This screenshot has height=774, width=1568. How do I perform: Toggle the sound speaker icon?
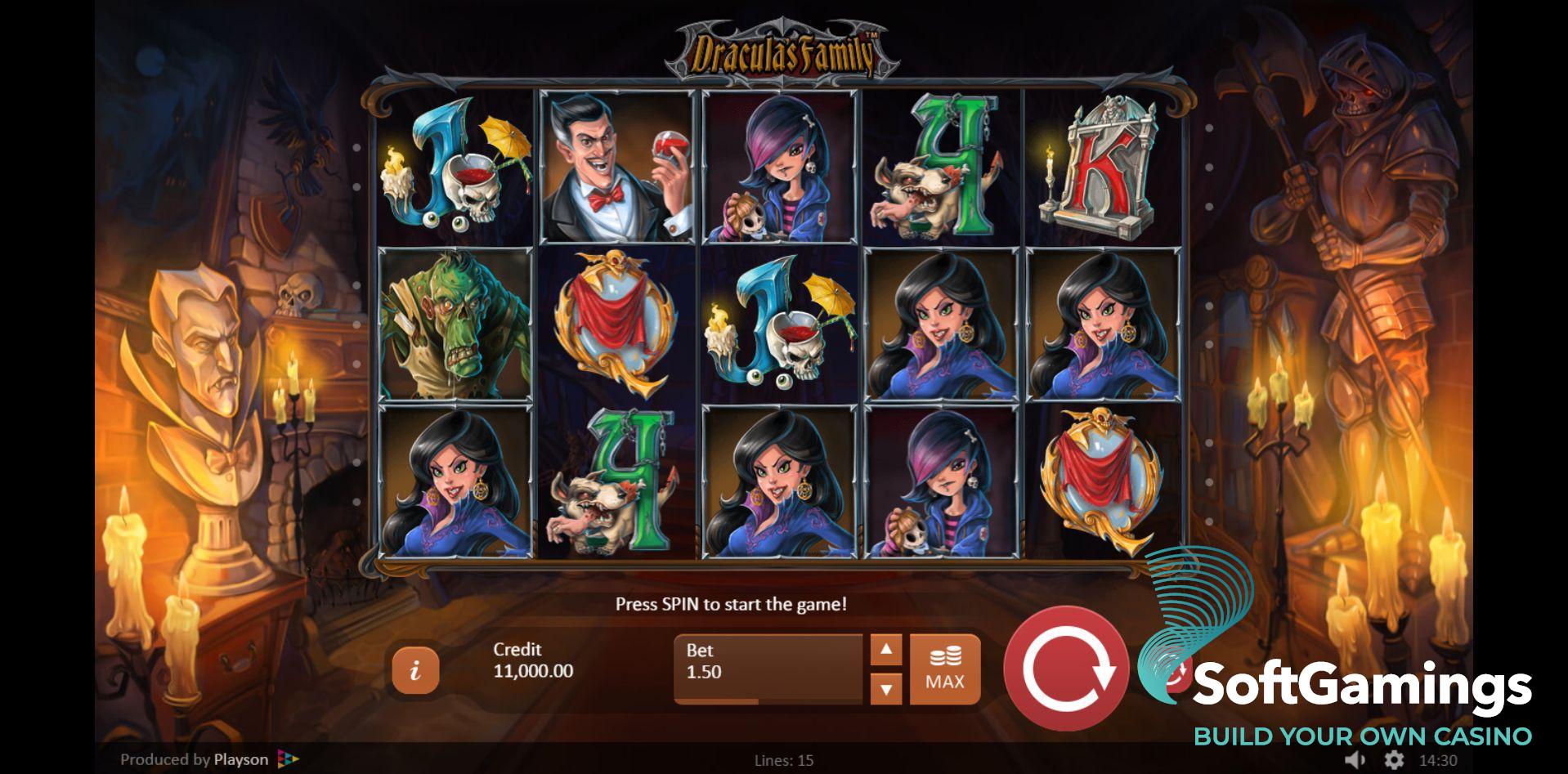point(1355,760)
